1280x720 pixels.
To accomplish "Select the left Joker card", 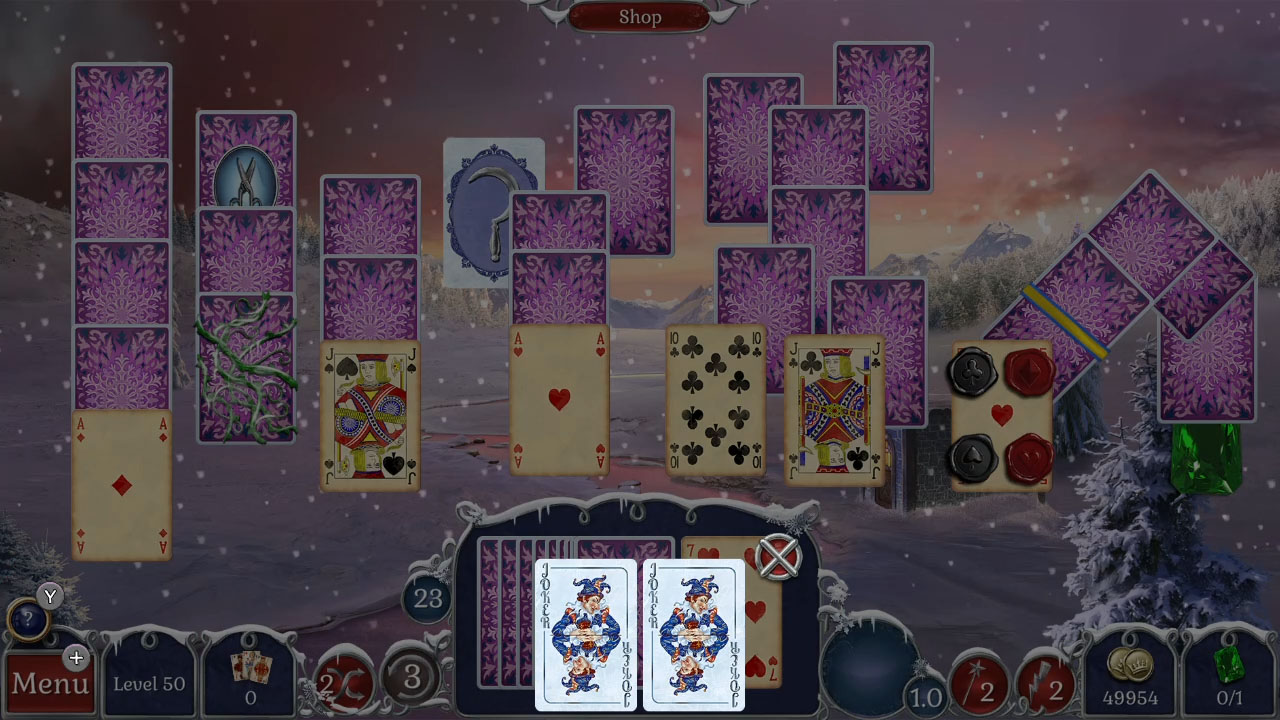I will [x=587, y=637].
